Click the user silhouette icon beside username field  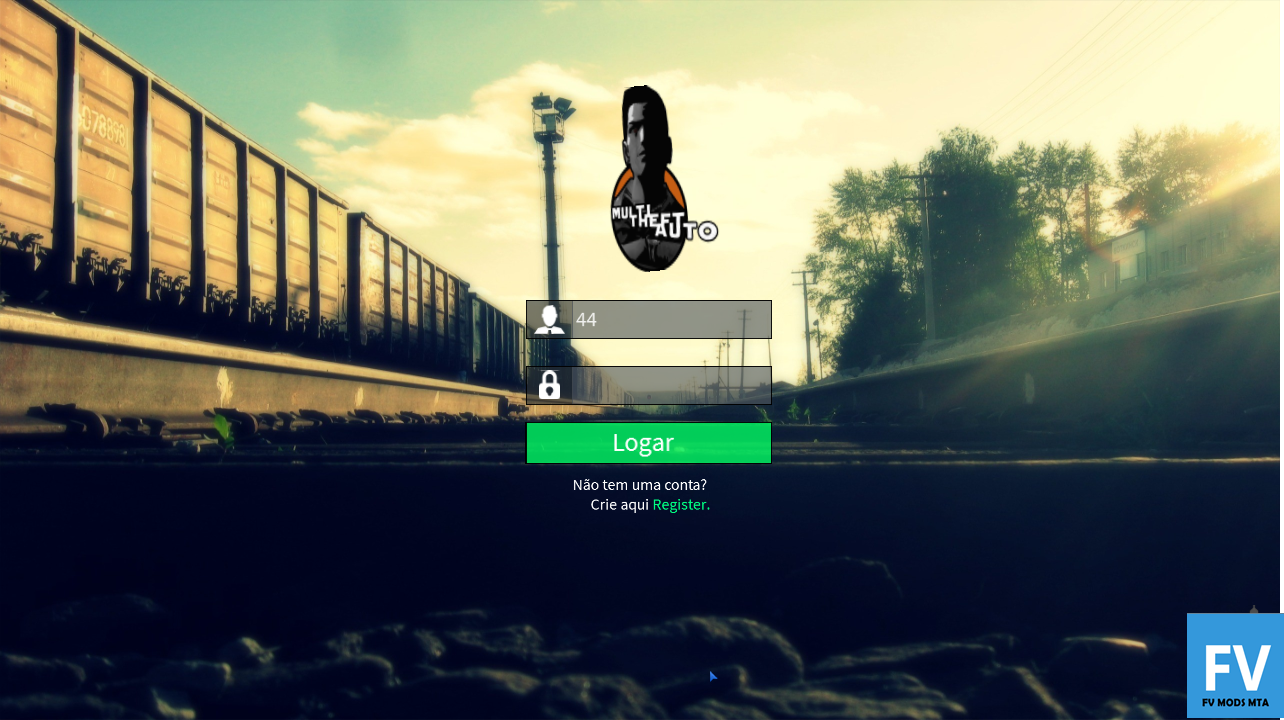tap(549, 319)
